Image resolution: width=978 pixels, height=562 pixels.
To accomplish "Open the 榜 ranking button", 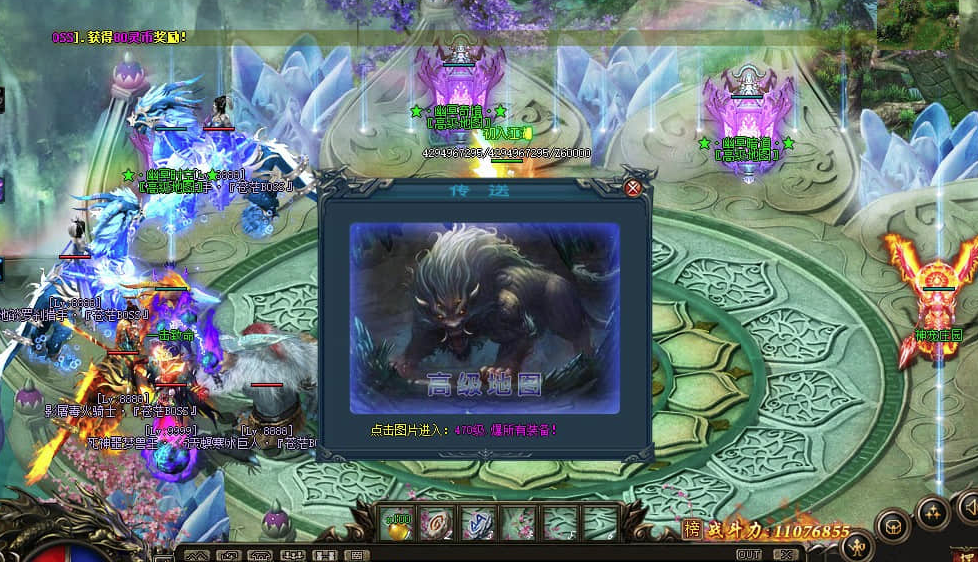I will 692,529.
